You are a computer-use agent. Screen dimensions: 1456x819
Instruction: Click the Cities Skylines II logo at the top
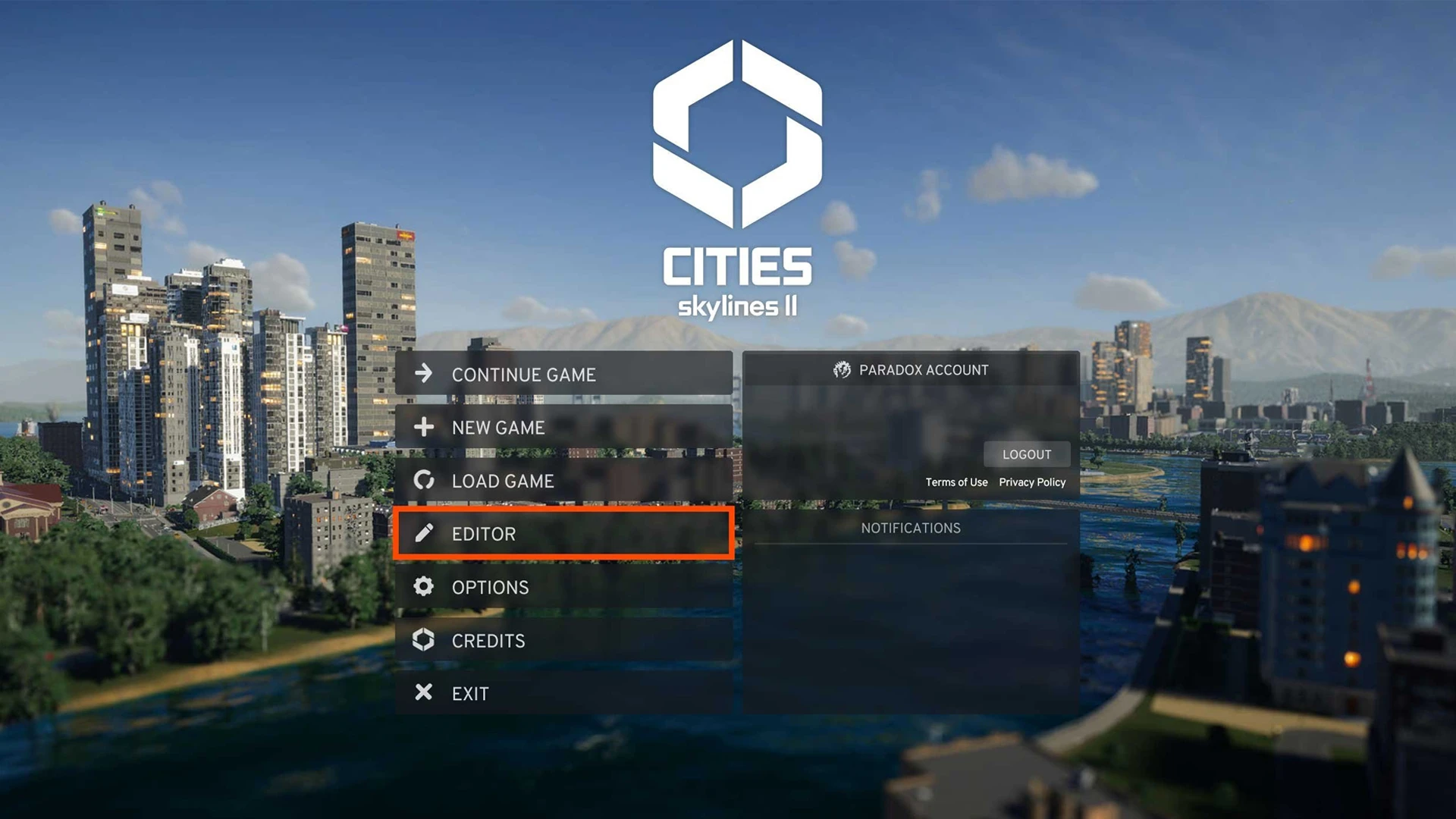[734, 174]
